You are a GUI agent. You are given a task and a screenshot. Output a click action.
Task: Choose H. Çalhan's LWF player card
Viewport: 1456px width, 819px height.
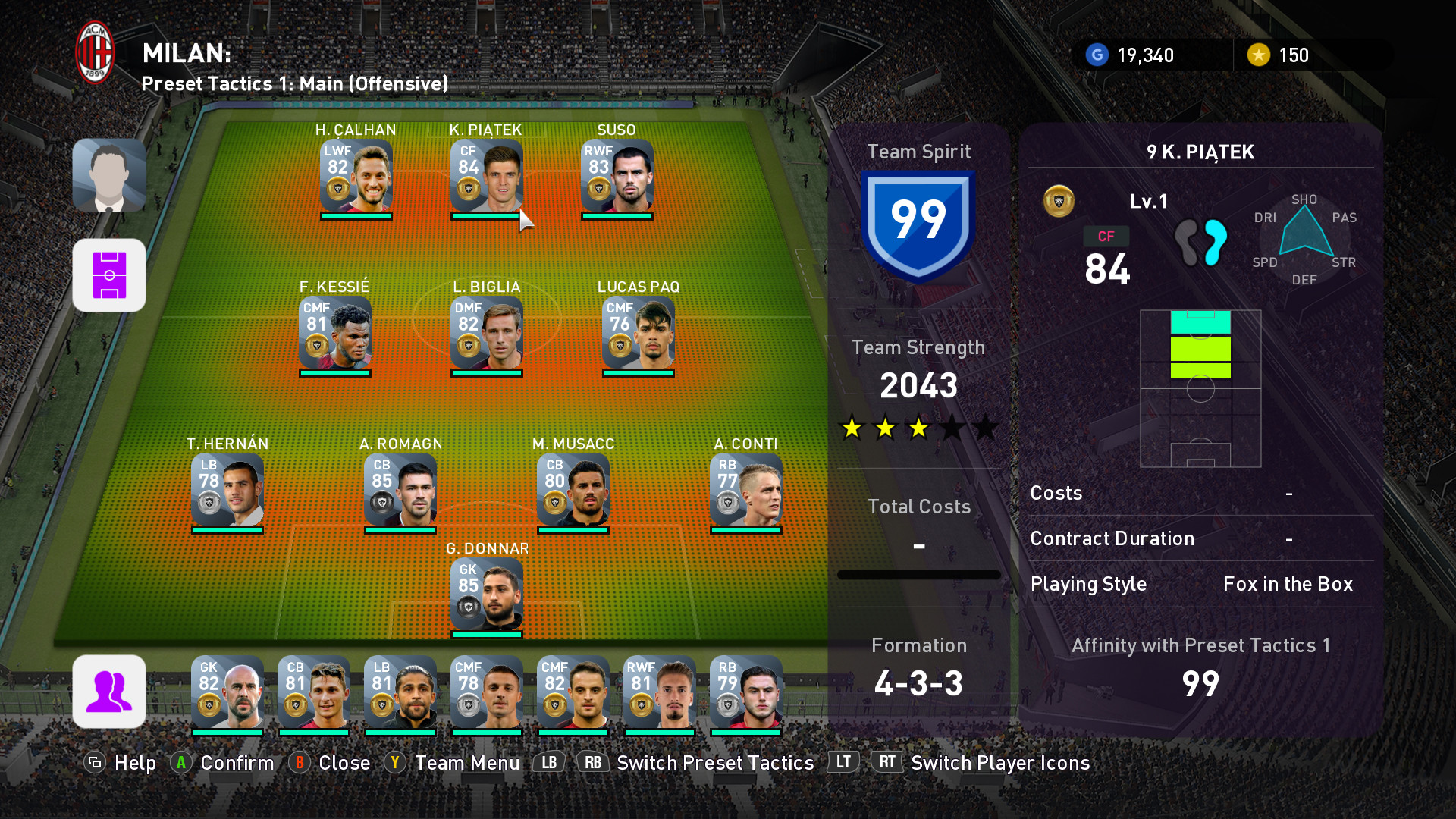(x=356, y=176)
